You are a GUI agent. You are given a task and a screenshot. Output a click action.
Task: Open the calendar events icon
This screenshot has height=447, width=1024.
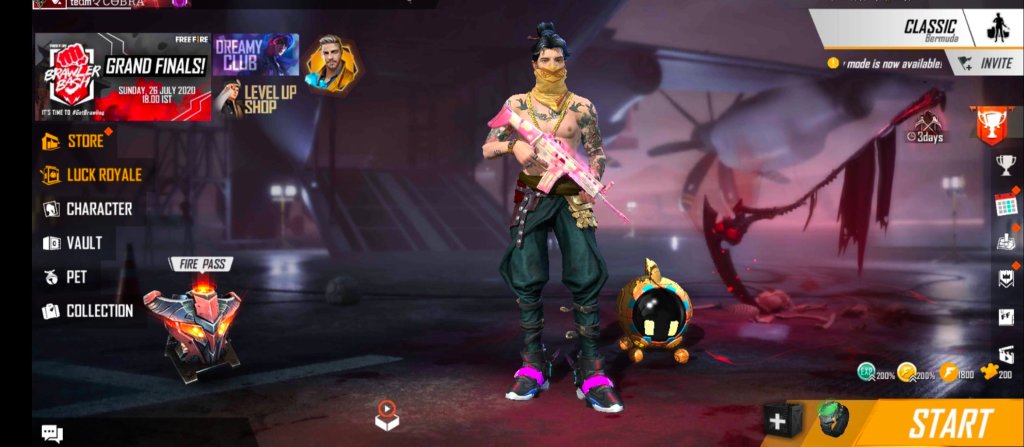[x=1005, y=205]
